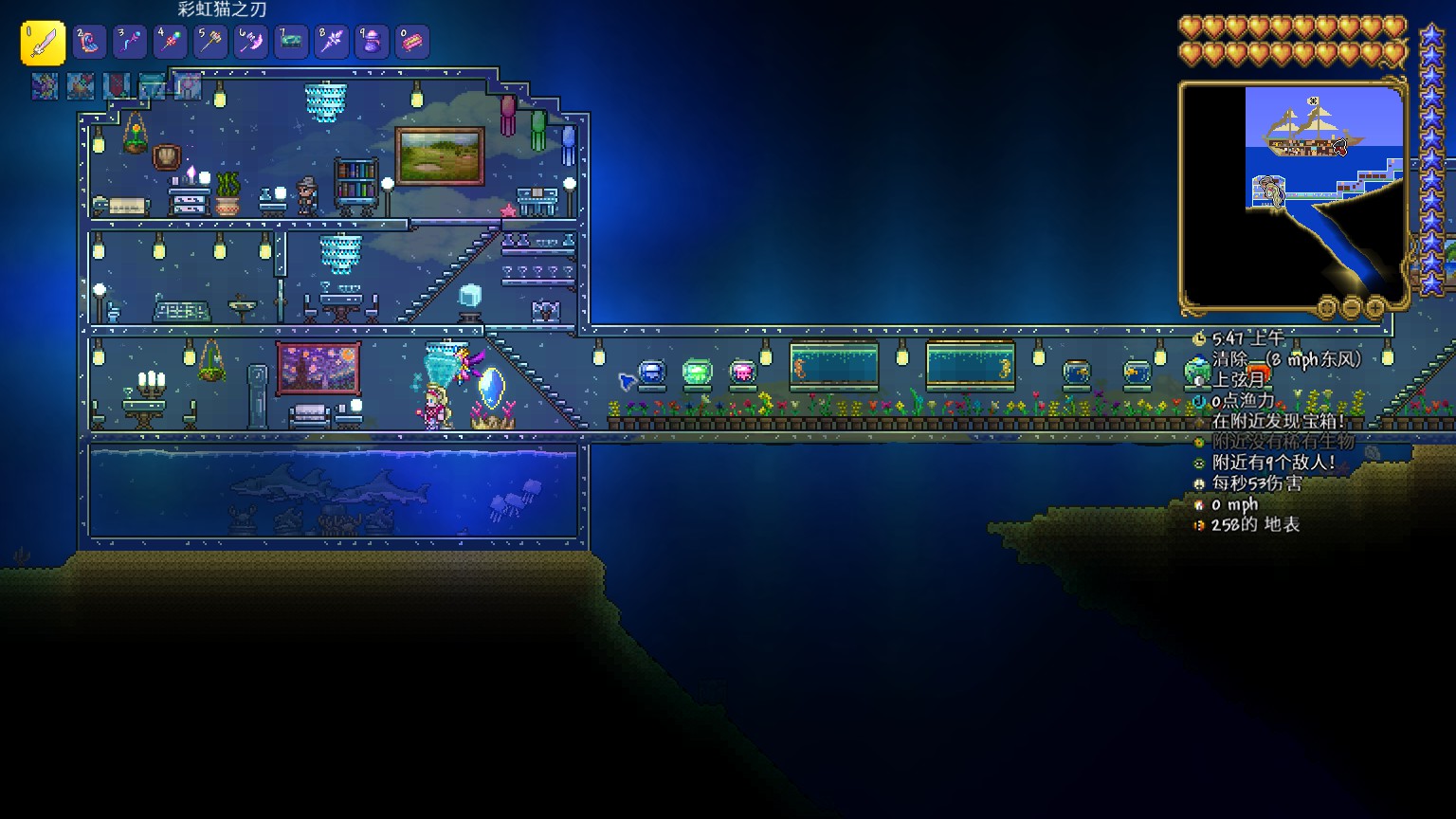Select the rainbow rod in slot 4

[x=171, y=43]
